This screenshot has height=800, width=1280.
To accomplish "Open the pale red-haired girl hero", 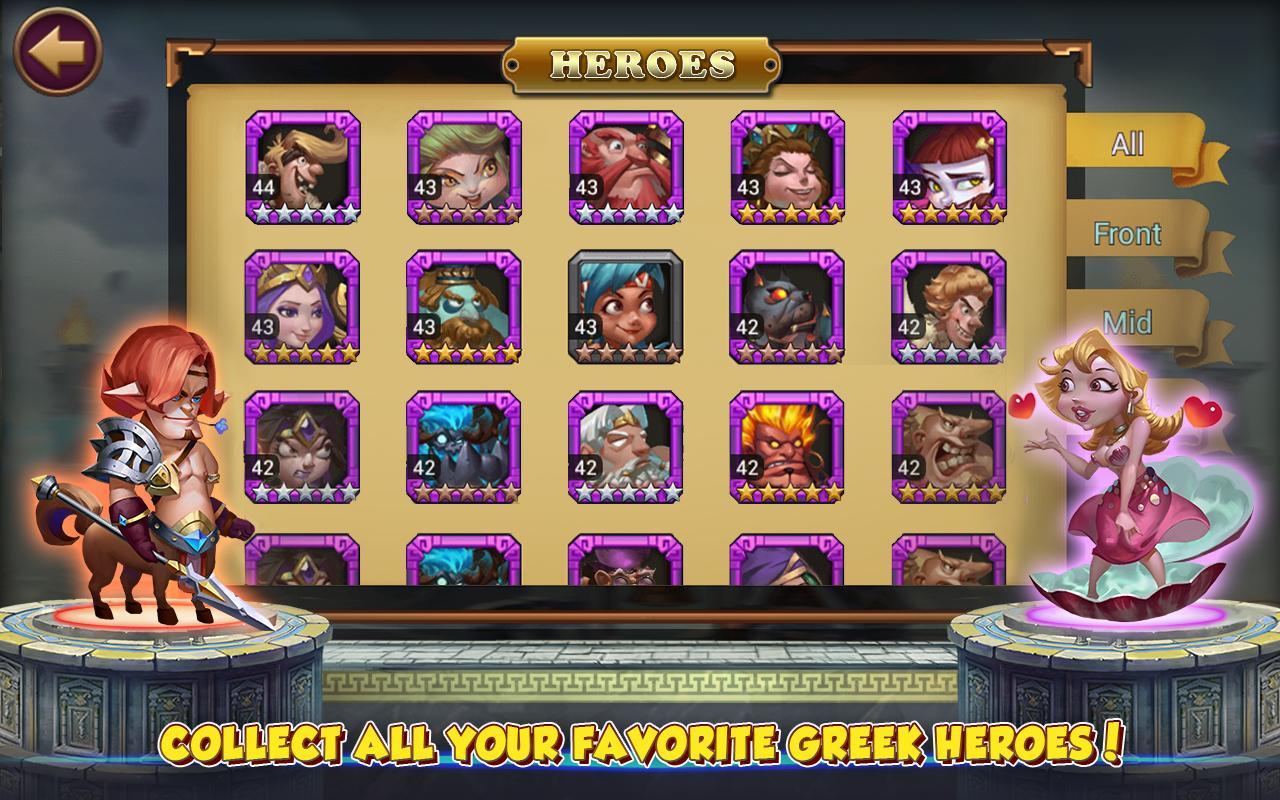I will [950, 166].
